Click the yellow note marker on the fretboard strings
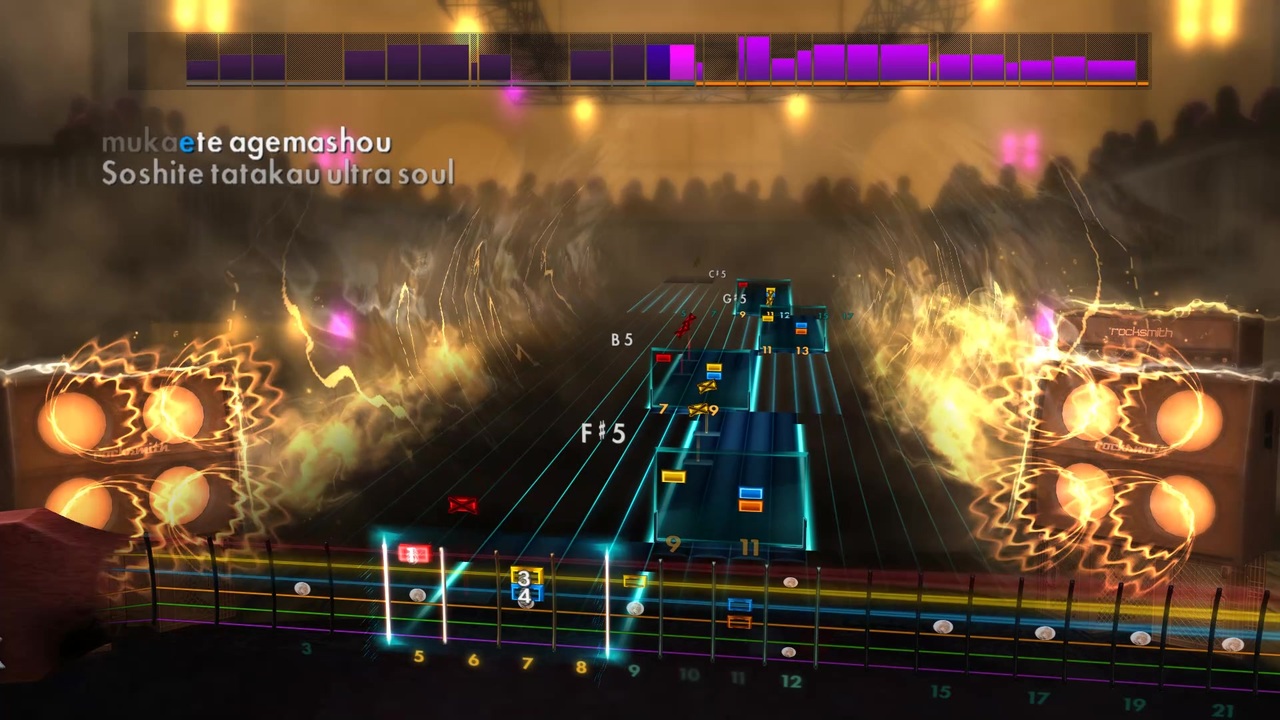 [633, 581]
